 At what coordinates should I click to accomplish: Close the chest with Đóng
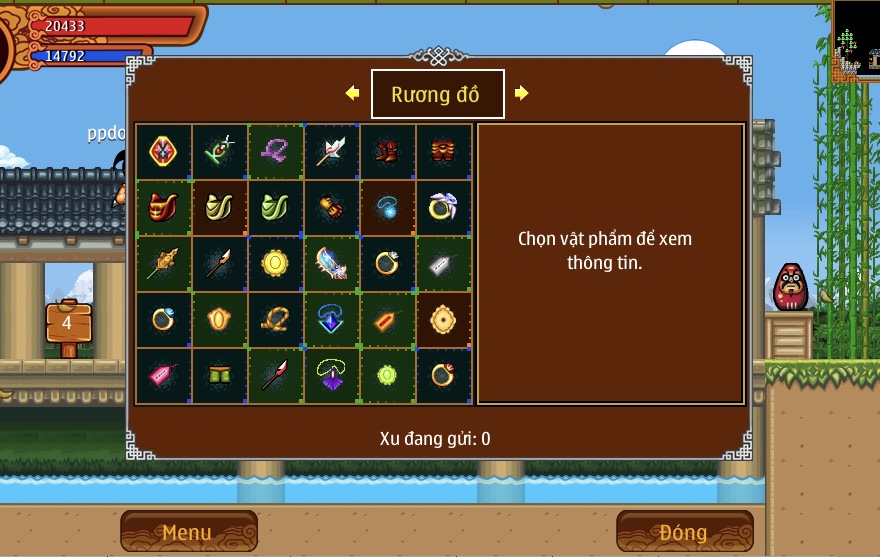684,531
